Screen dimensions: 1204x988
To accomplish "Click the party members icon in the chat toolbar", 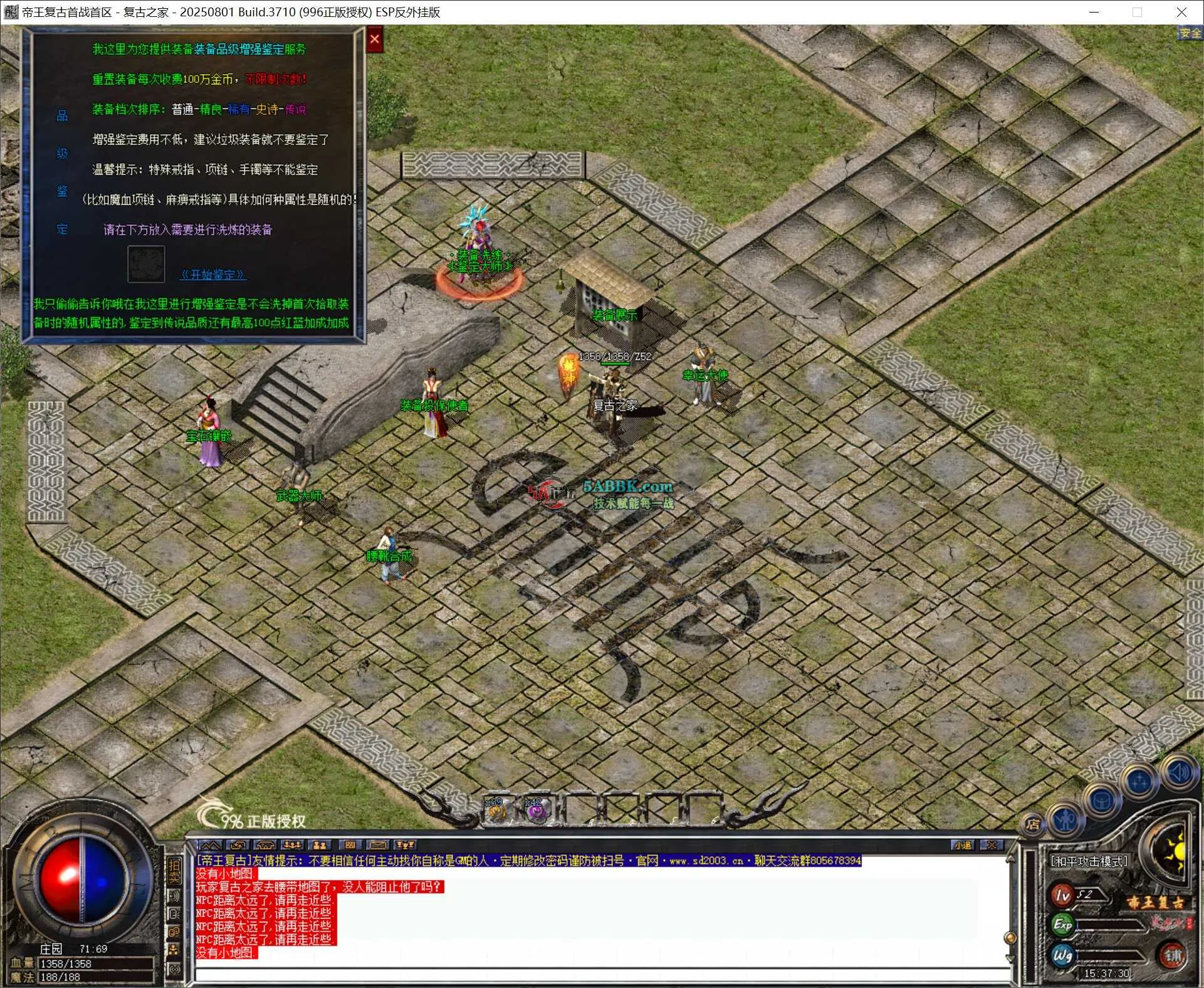I will (x=293, y=846).
